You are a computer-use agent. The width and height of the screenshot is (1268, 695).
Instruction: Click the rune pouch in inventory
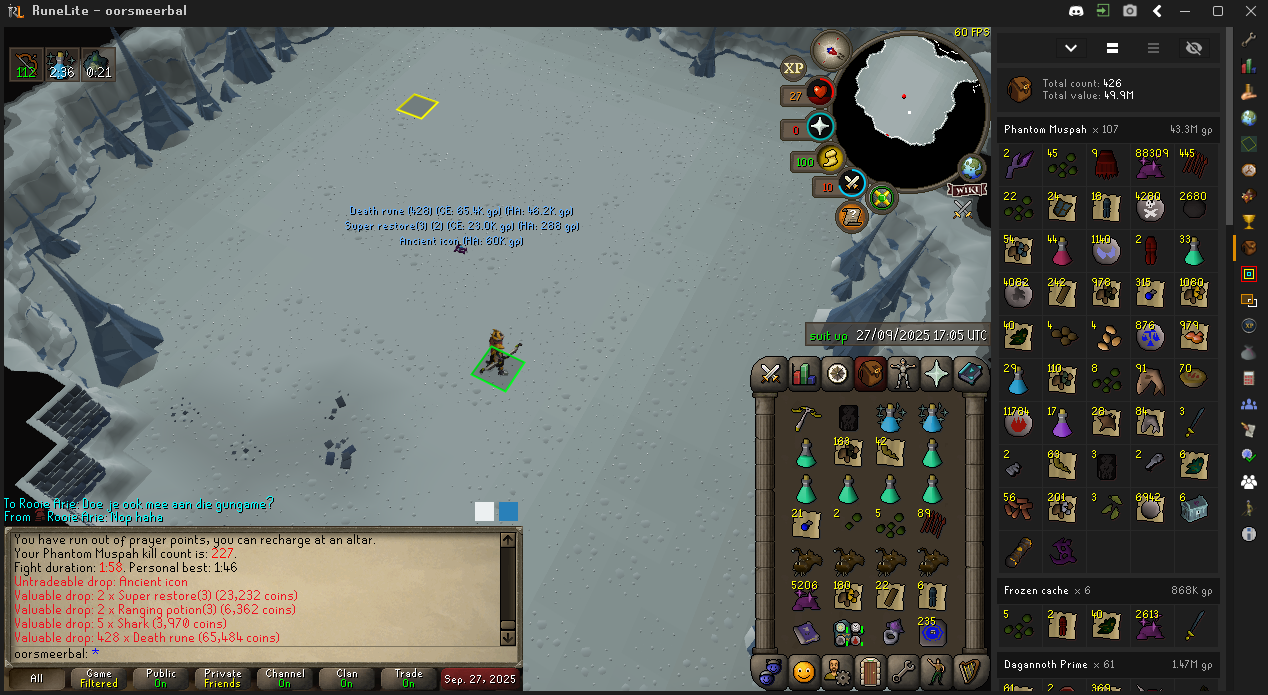(847, 633)
